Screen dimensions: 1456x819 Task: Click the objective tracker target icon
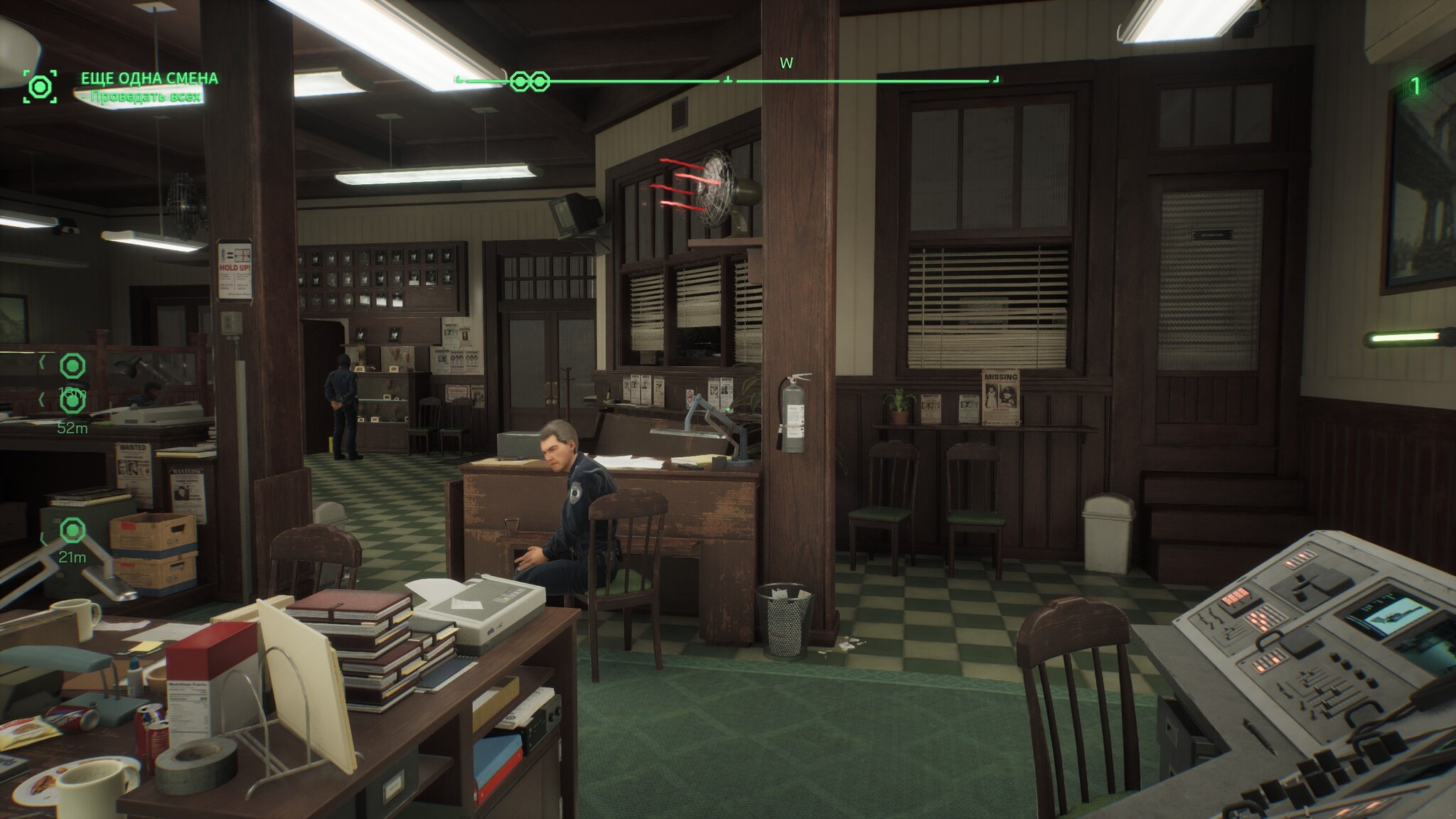tap(40, 87)
